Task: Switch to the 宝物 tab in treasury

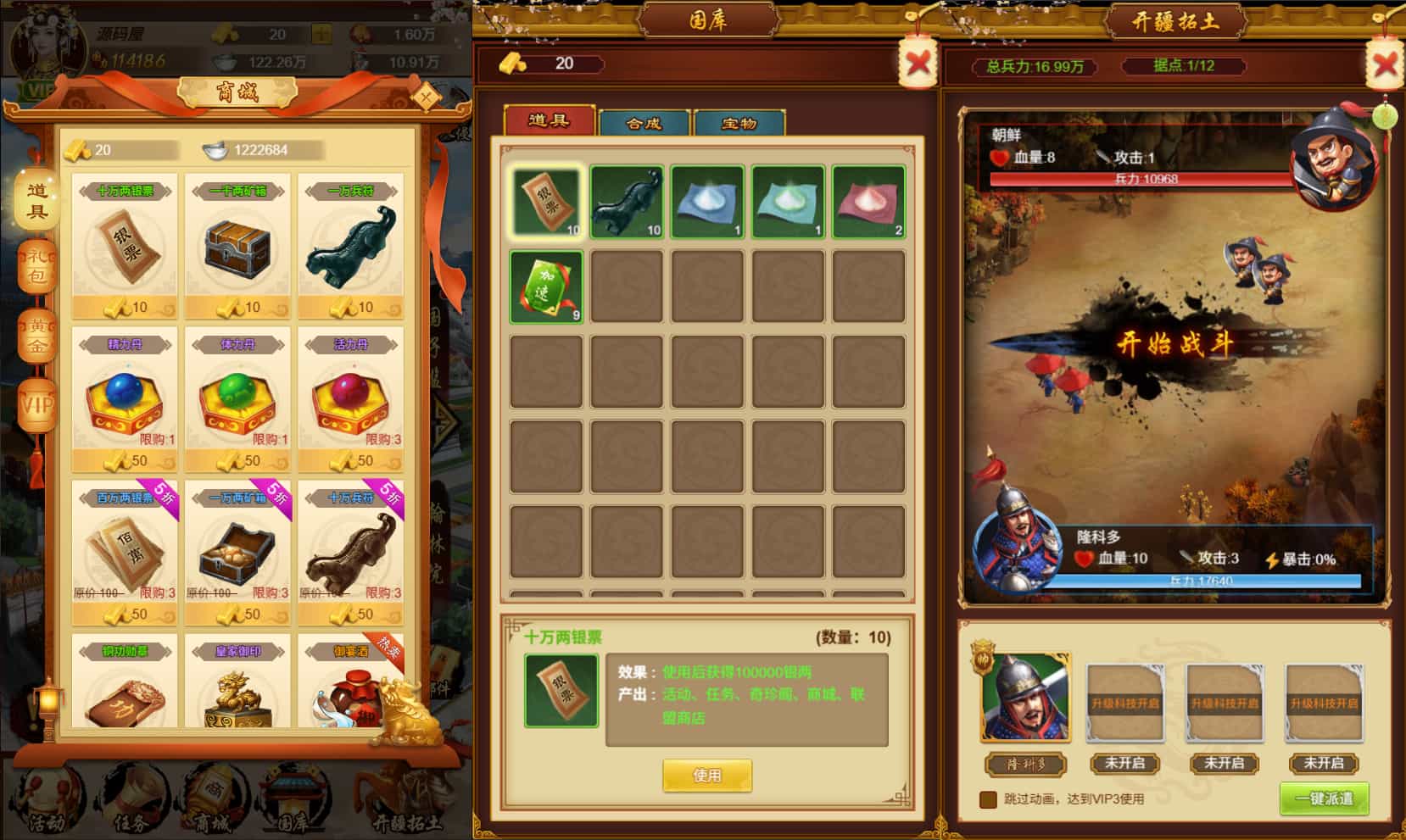Action: (739, 123)
